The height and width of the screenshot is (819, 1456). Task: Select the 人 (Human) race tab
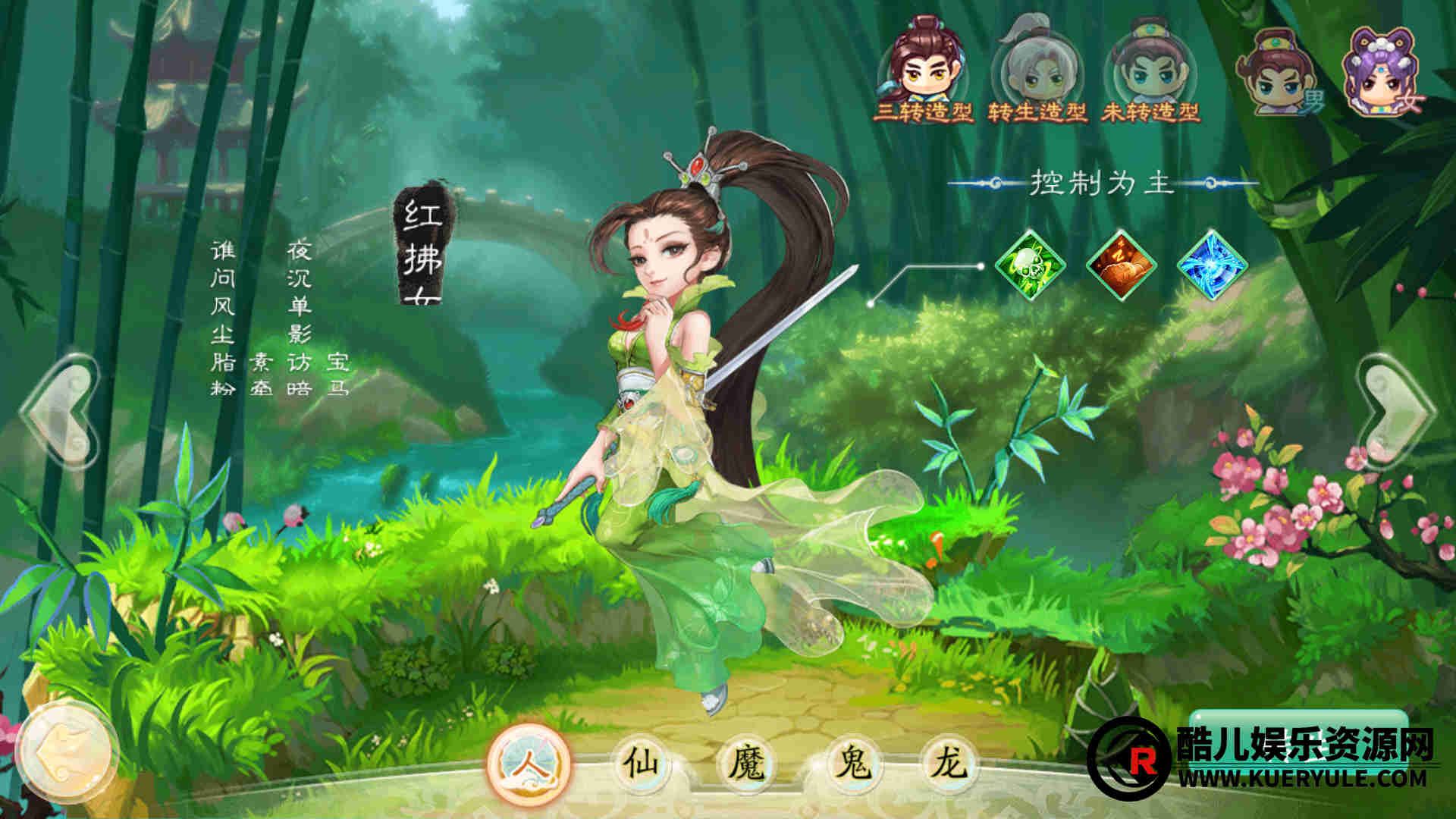click(530, 763)
